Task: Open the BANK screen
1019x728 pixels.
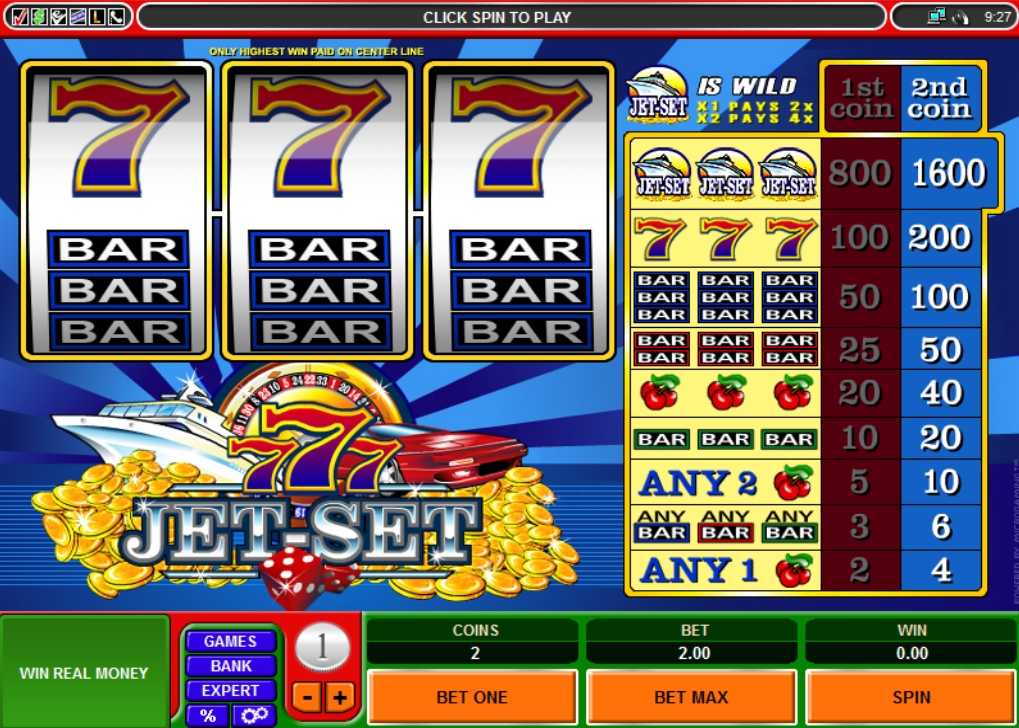Action: (x=230, y=666)
